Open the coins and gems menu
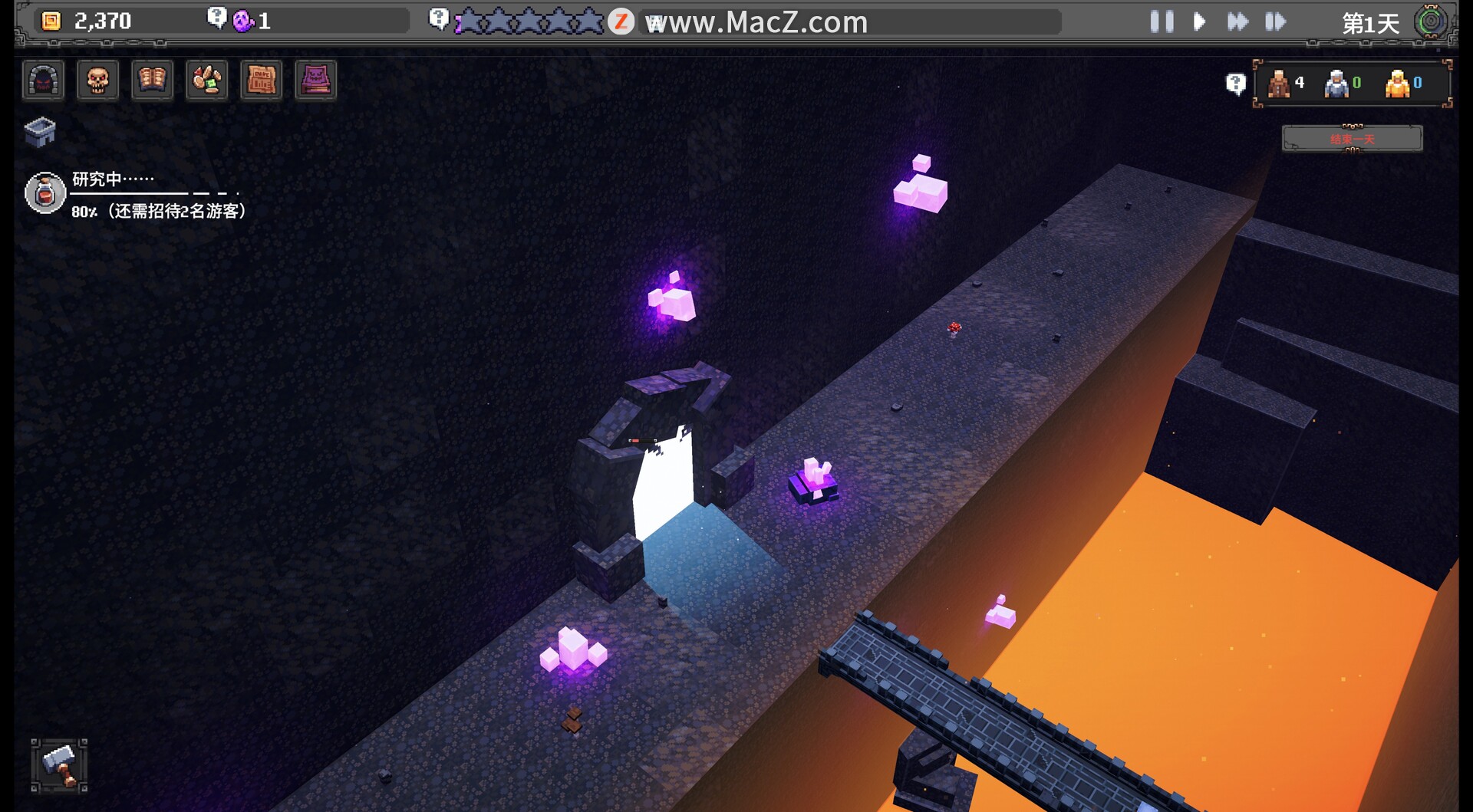1473x812 pixels. (207, 81)
